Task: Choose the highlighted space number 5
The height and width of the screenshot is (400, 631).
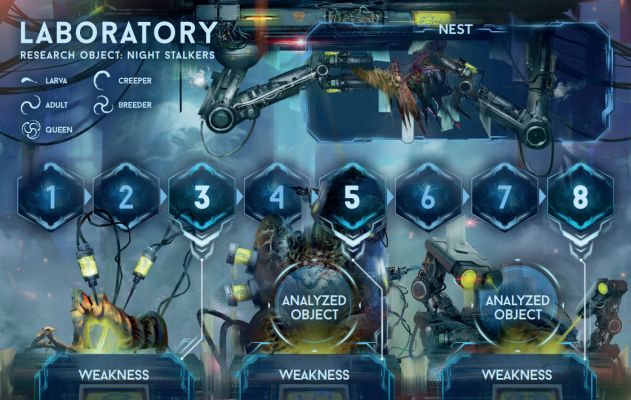Action: 352,197
